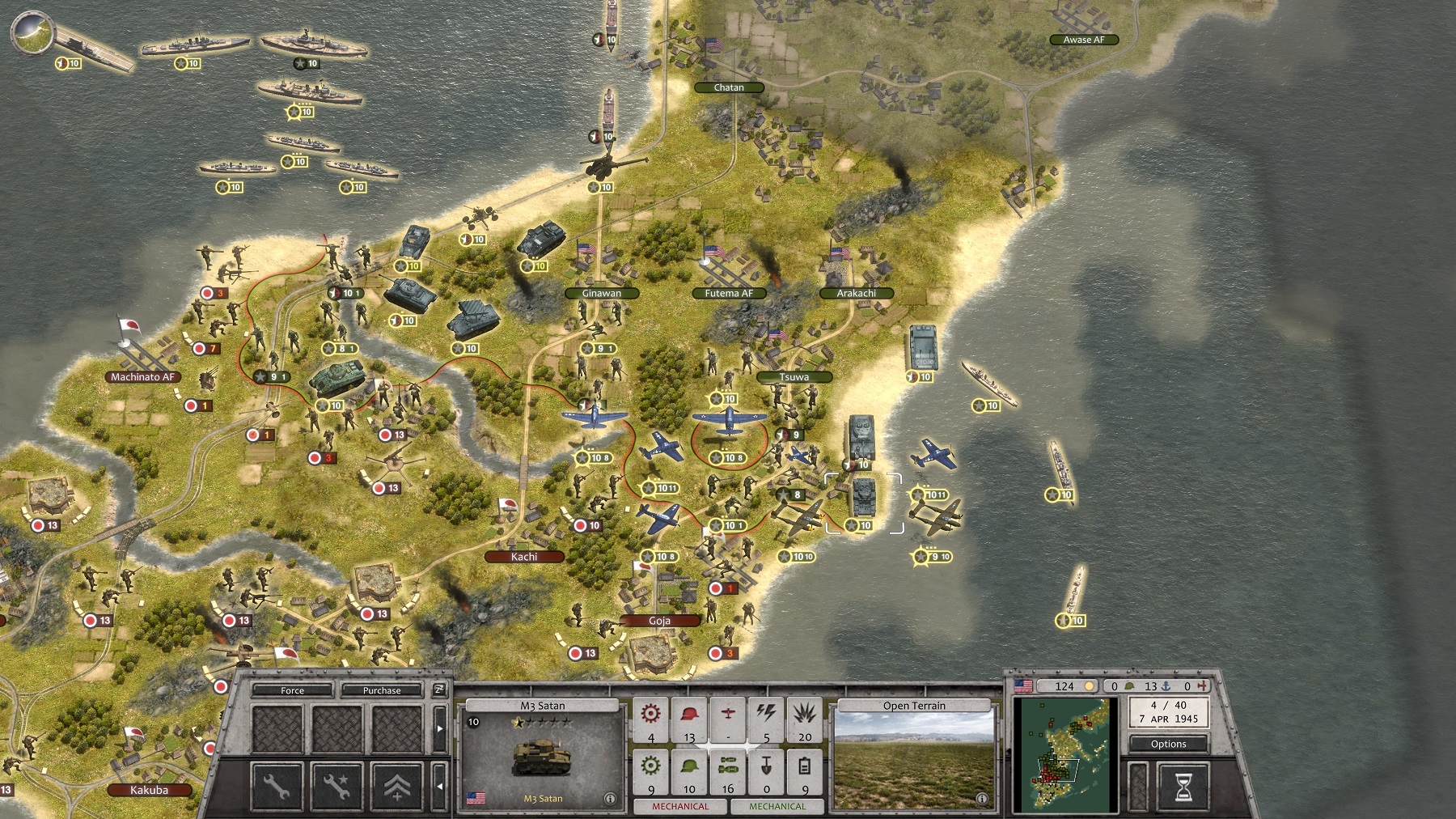End the turn with the hourglass icon
Viewport: 1456px width, 819px height.
pos(1183,787)
